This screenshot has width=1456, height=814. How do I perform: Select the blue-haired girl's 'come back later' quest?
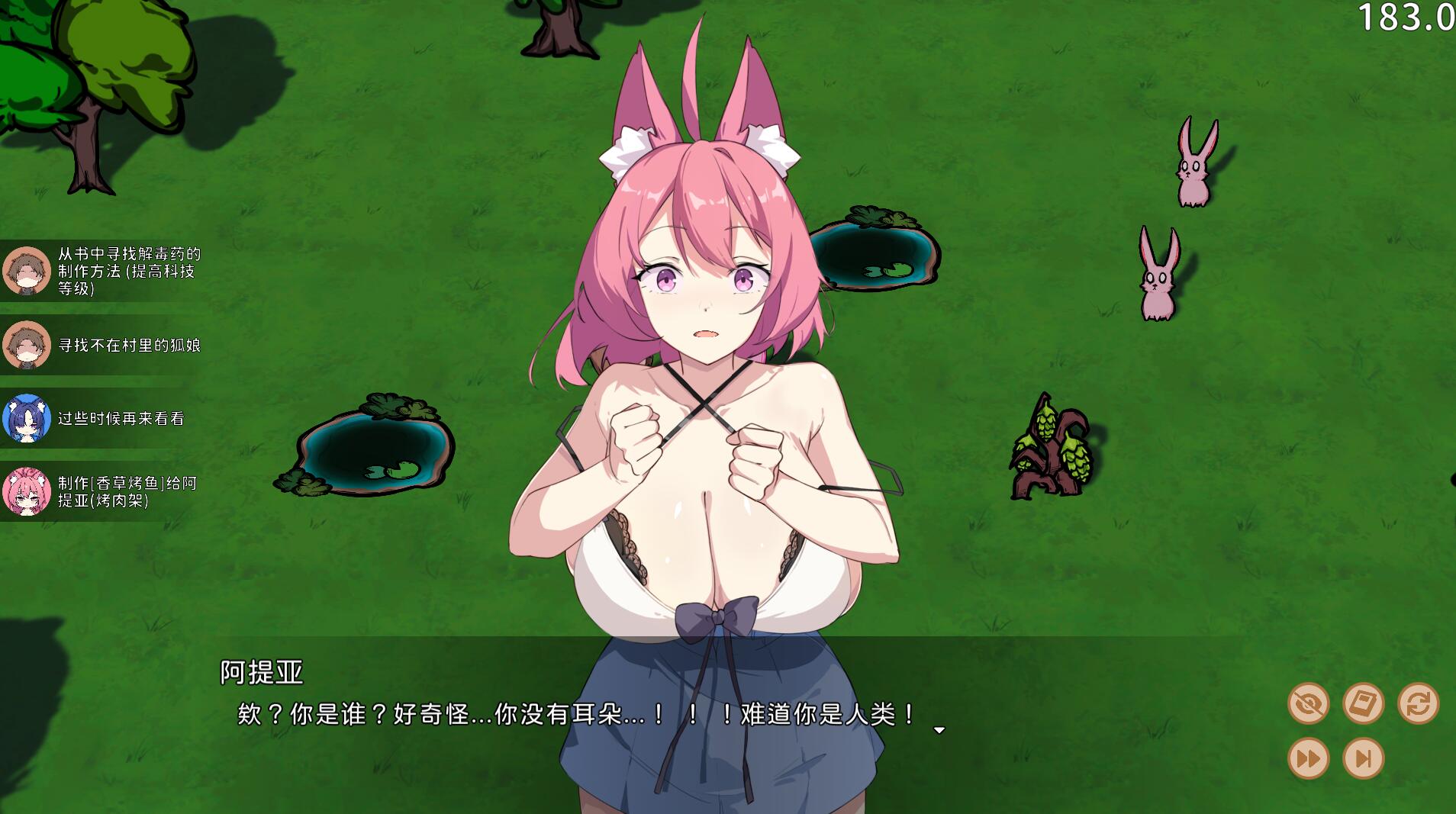click(x=103, y=418)
